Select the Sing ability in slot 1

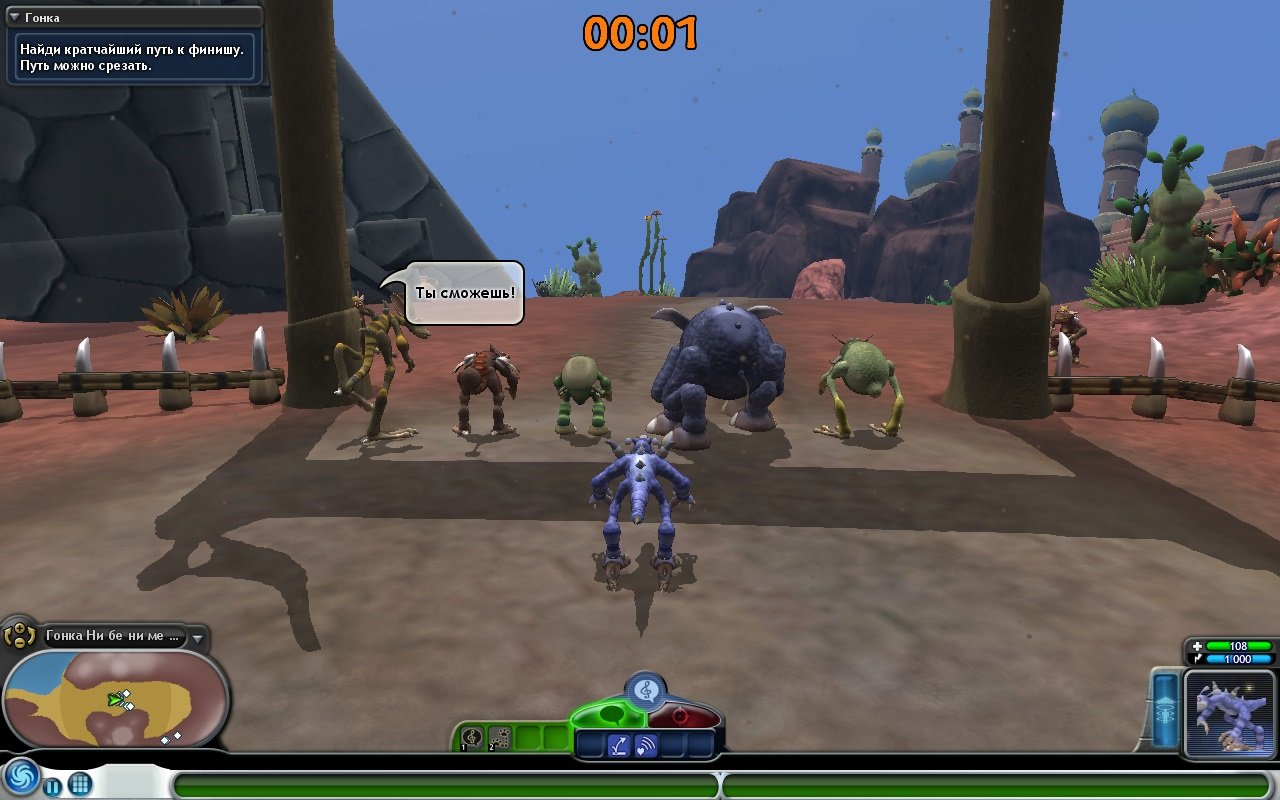[471, 737]
